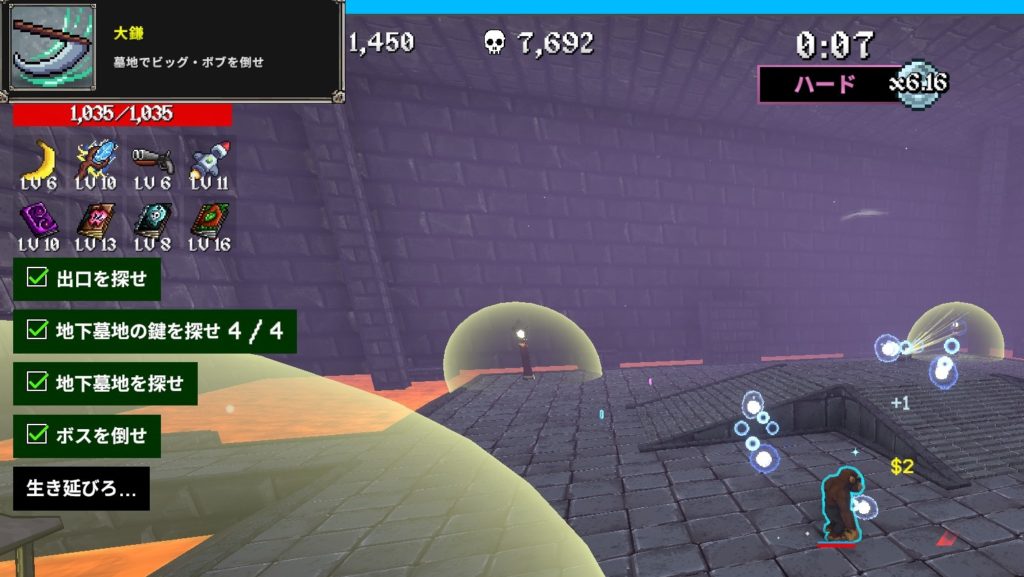Select the banana weapon icon
The height and width of the screenshot is (577, 1024).
tap(40, 158)
